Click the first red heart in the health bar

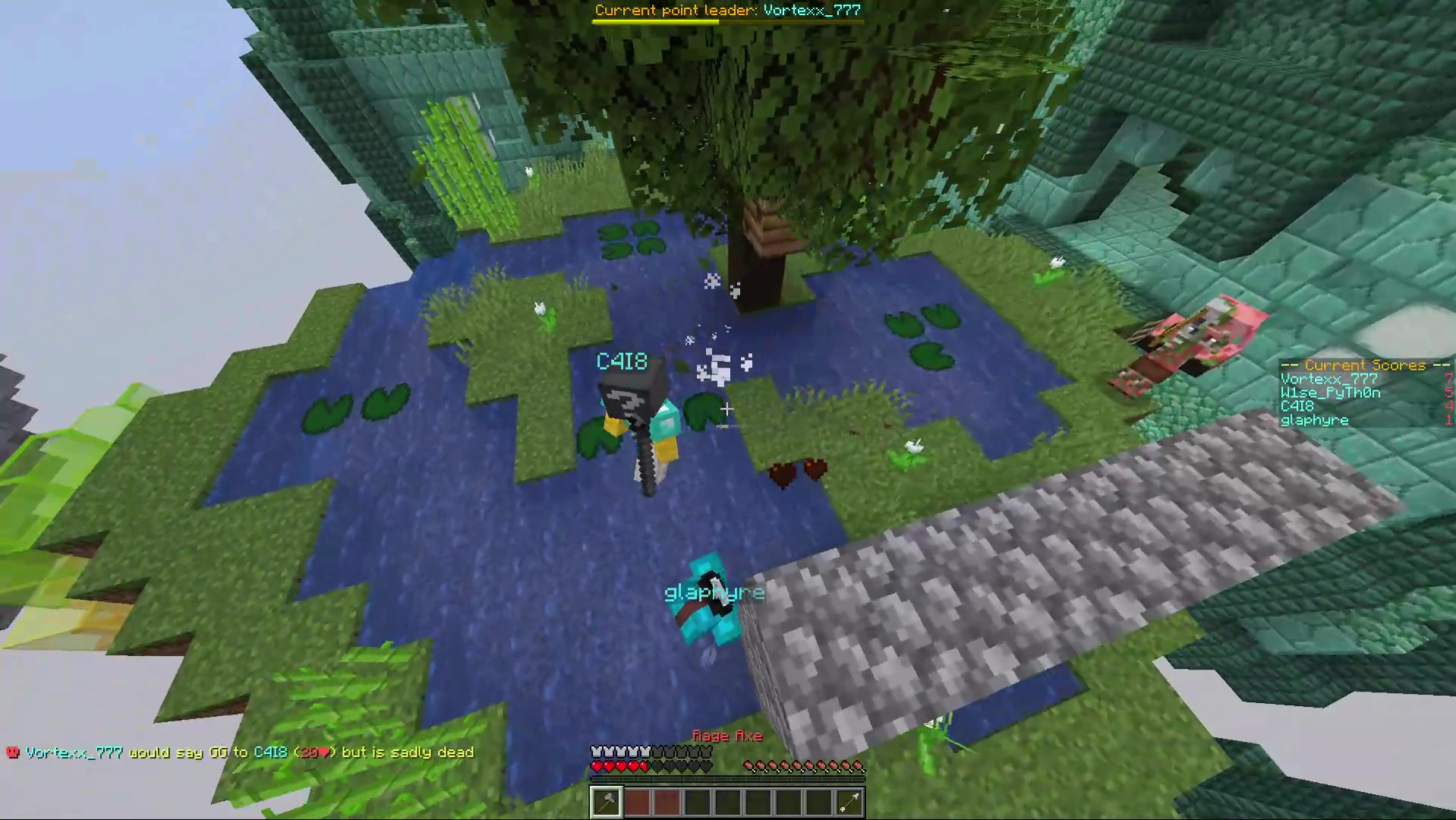tap(597, 767)
